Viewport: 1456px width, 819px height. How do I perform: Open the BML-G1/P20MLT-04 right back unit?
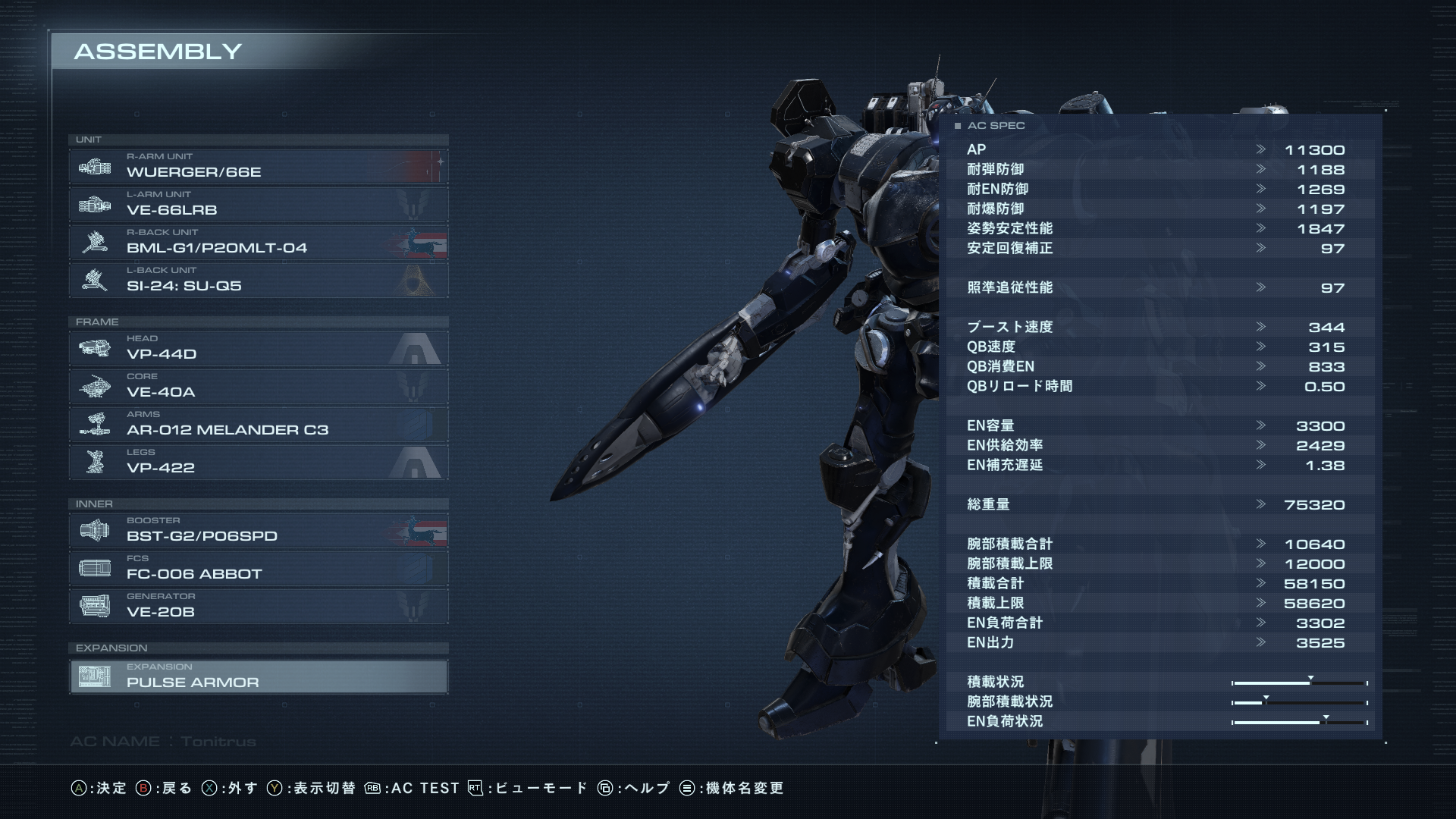[258, 242]
